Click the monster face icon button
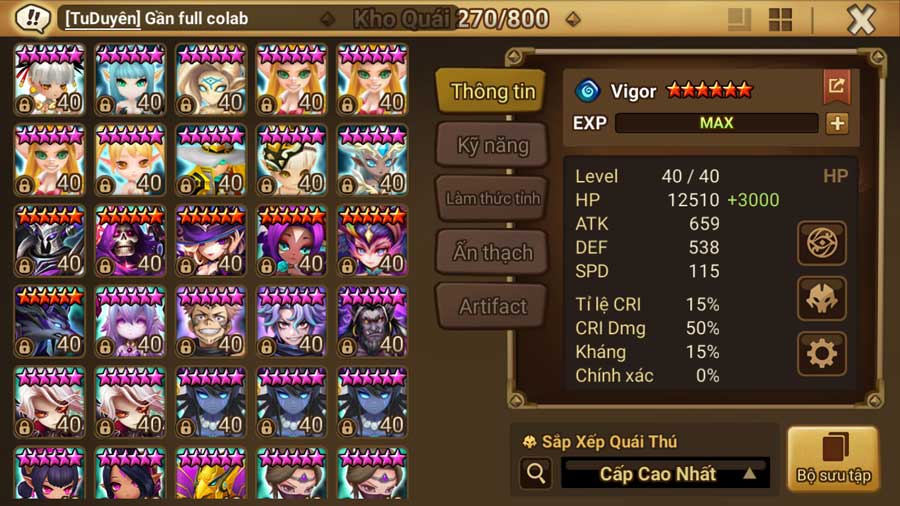The image size is (900, 506). point(822,298)
